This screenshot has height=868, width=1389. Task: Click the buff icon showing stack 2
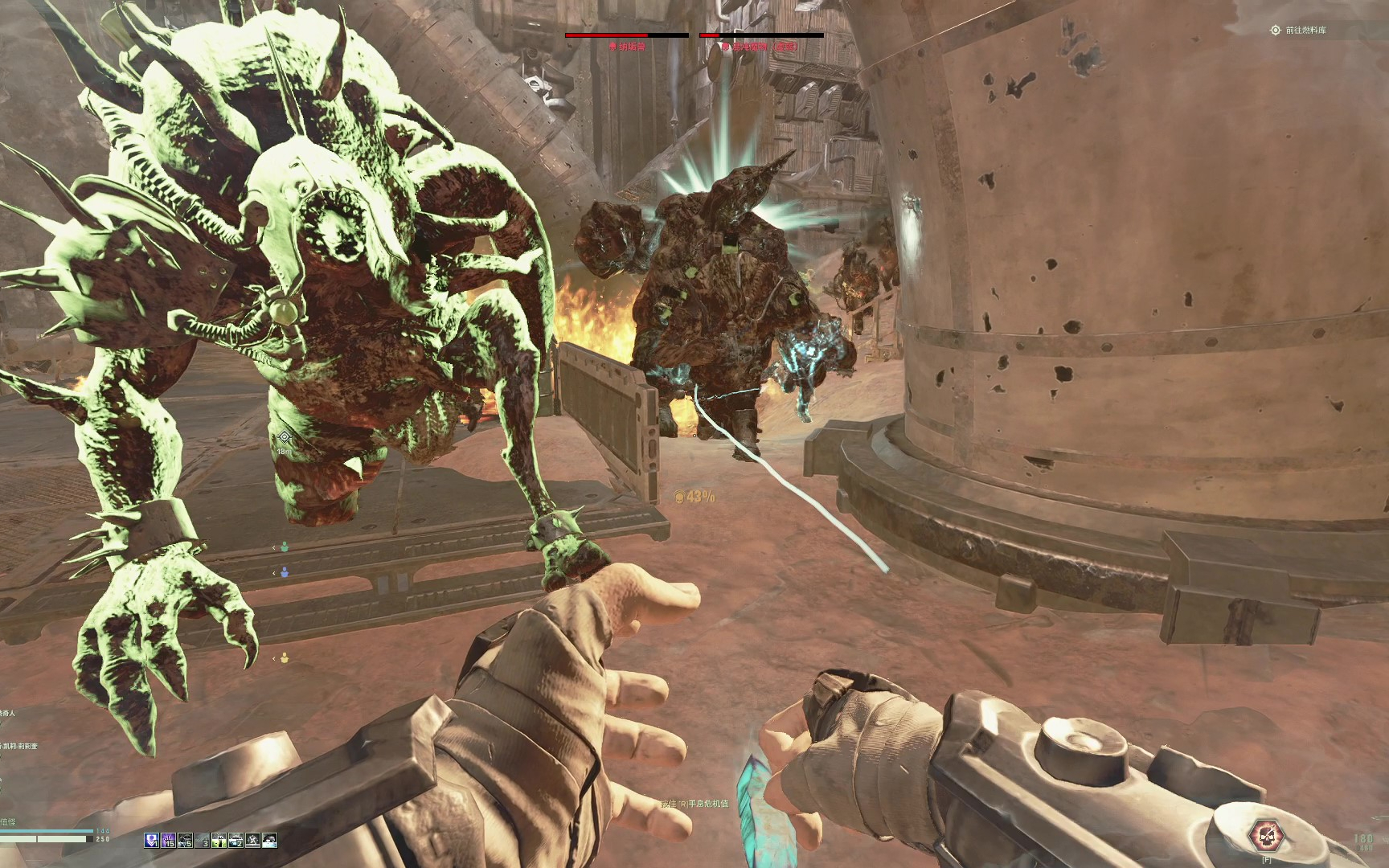(236, 841)
